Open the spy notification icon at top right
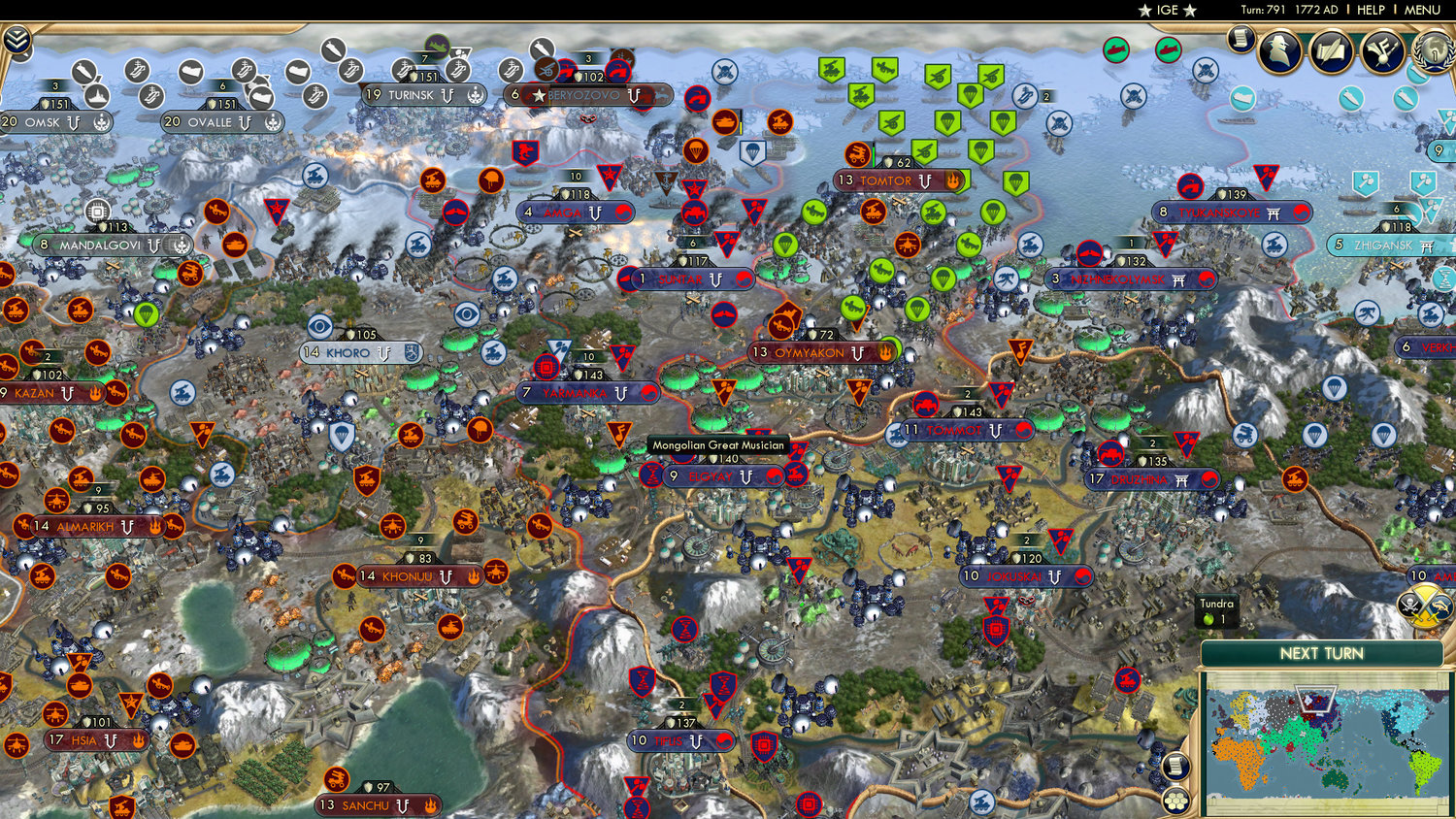The image size is (1456, 819). [1279, 52]
